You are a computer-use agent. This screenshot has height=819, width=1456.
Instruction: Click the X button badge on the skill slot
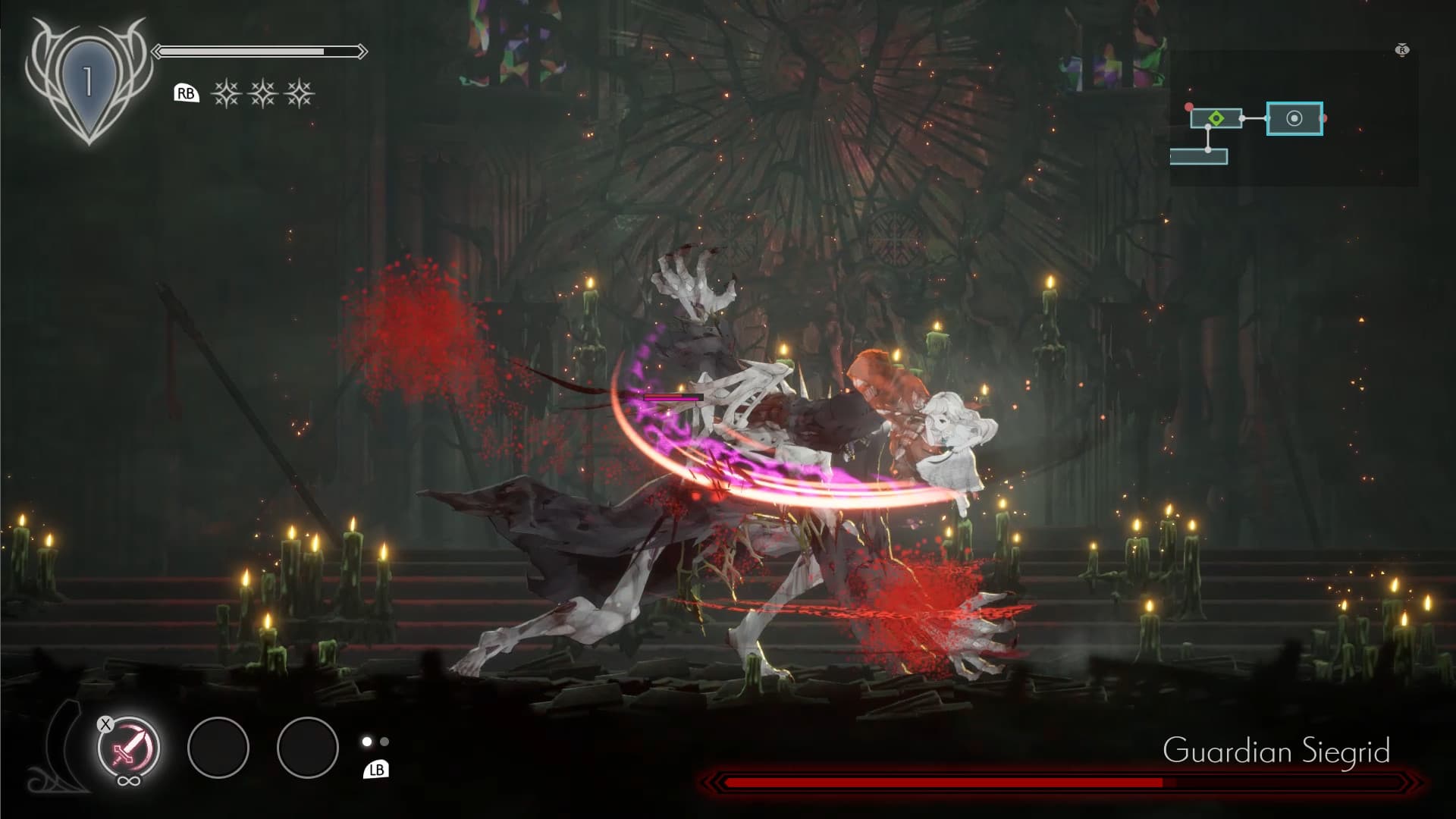coord(105,723)
